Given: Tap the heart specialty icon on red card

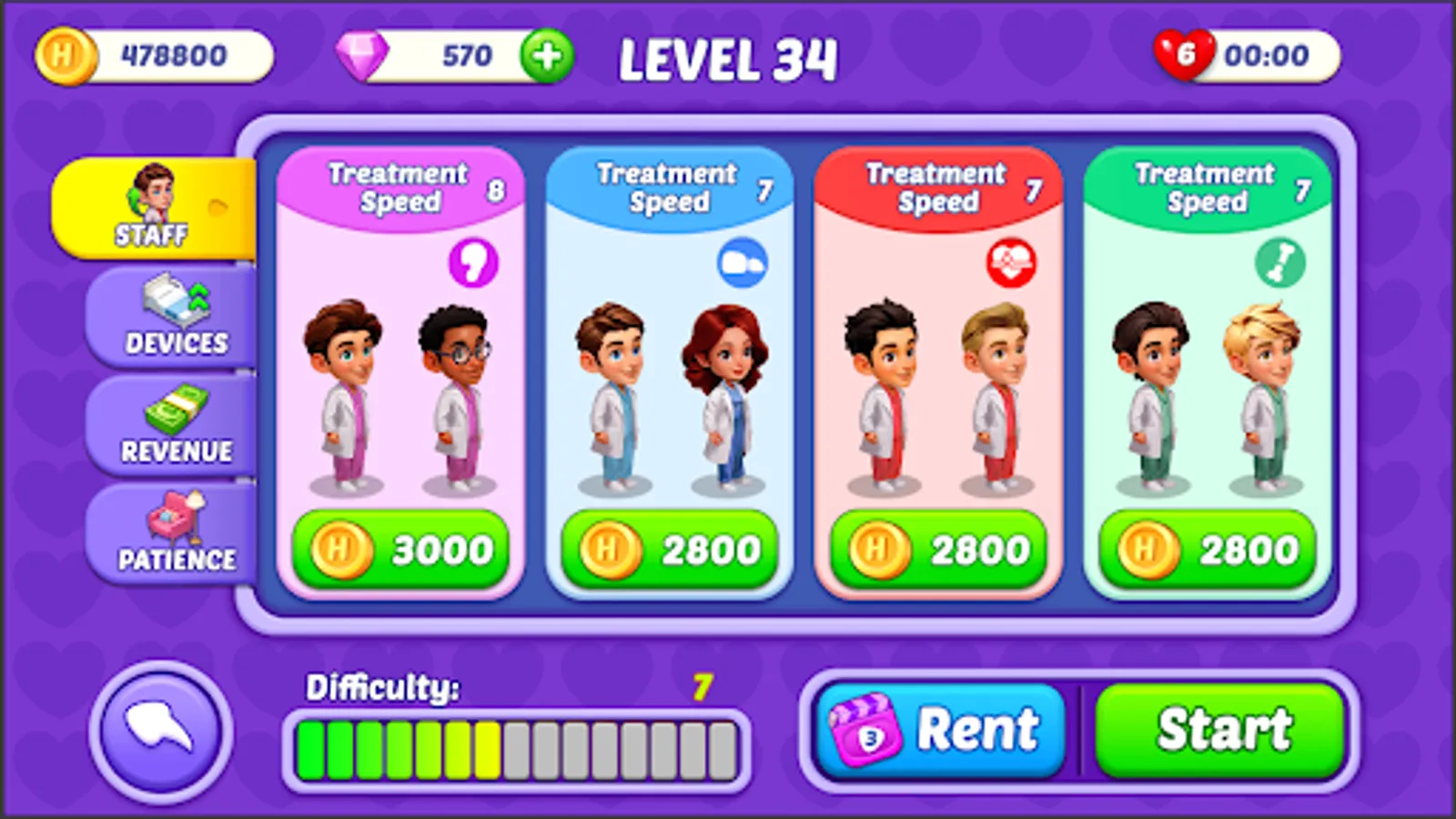Looking at the screenshot, I should click(x=1008, y=263).
